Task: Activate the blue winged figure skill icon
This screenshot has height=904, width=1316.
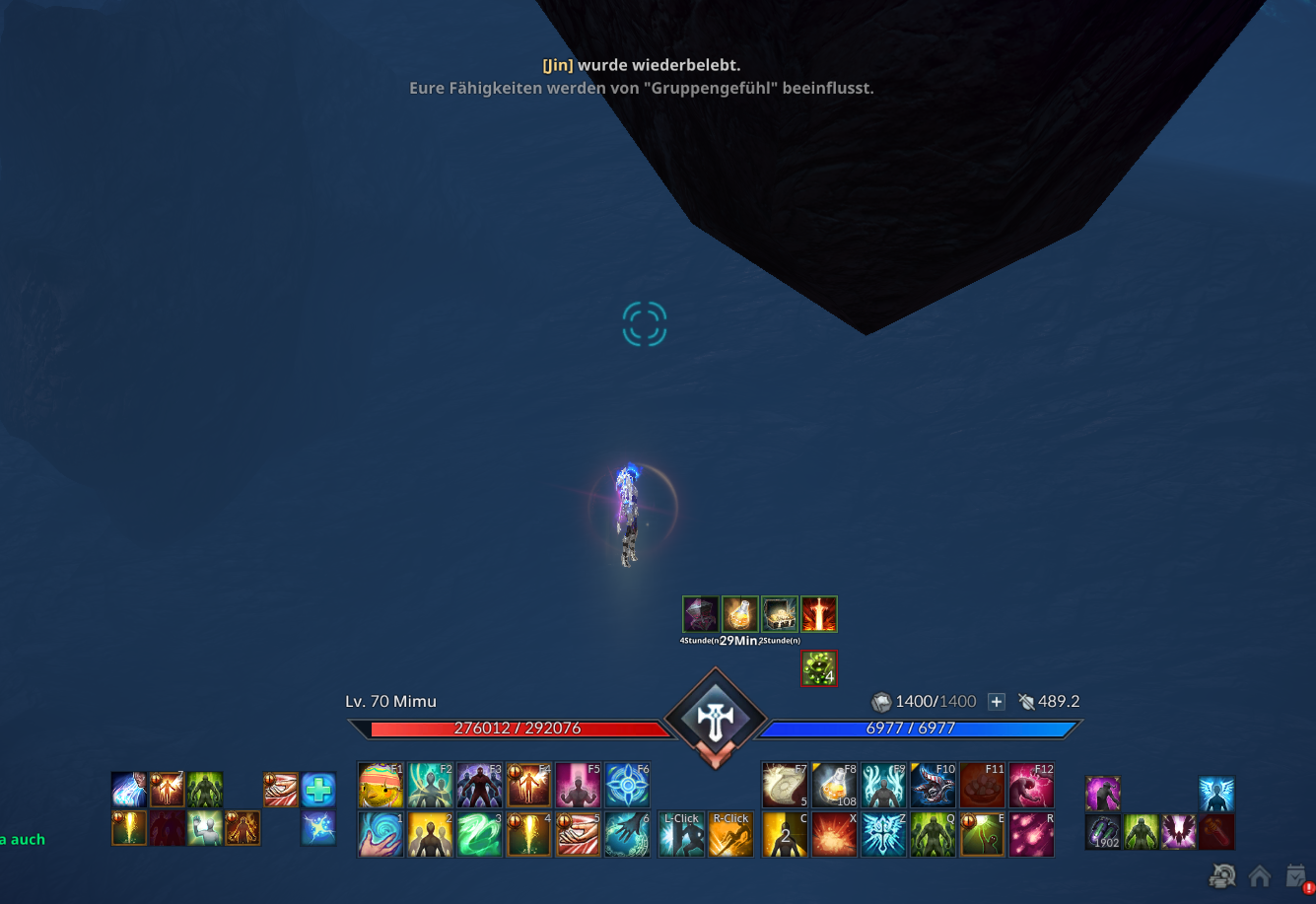Action: (x=1216, y=795)
